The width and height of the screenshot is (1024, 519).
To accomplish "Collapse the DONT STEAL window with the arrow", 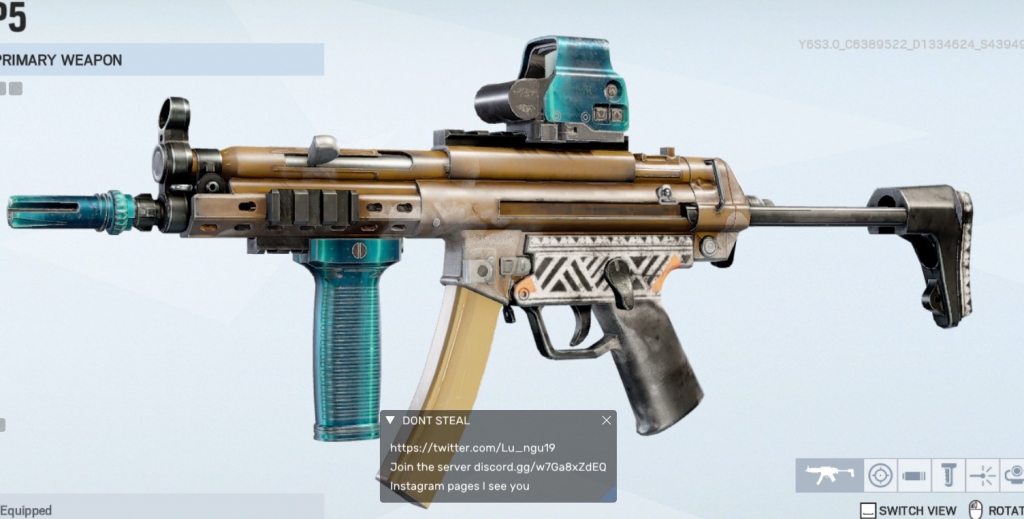I will [390, 420].
